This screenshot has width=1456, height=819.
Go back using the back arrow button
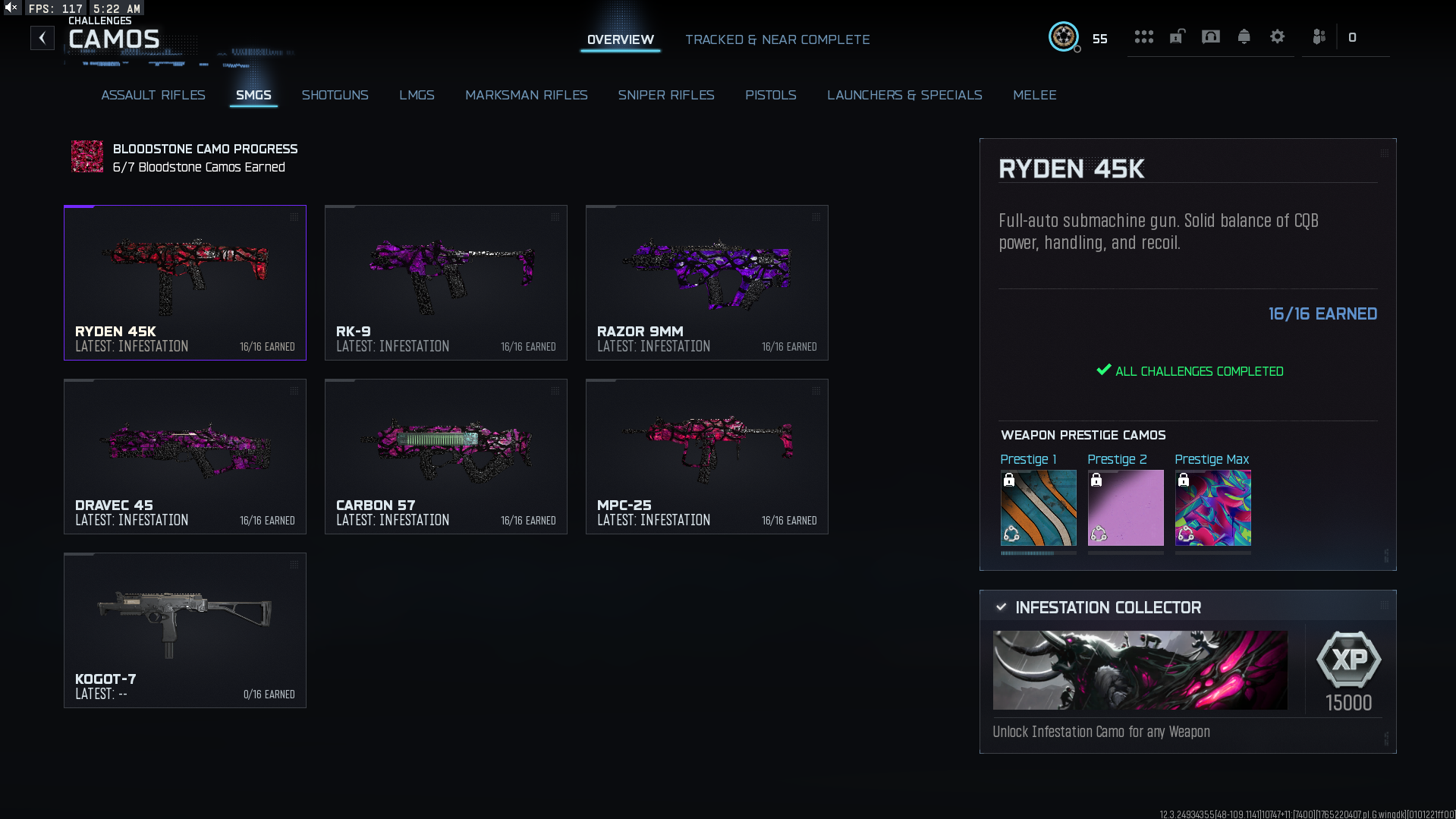(42, 38)
